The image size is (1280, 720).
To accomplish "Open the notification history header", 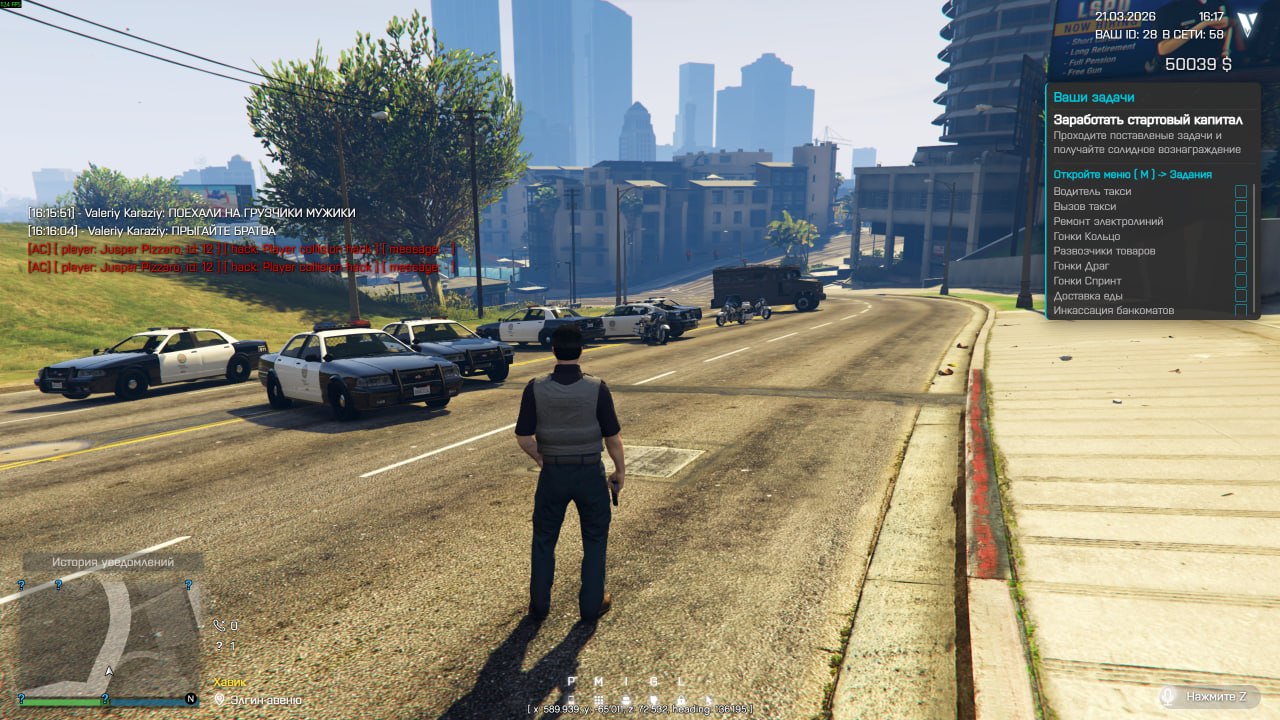I will (x=112, y=562).
